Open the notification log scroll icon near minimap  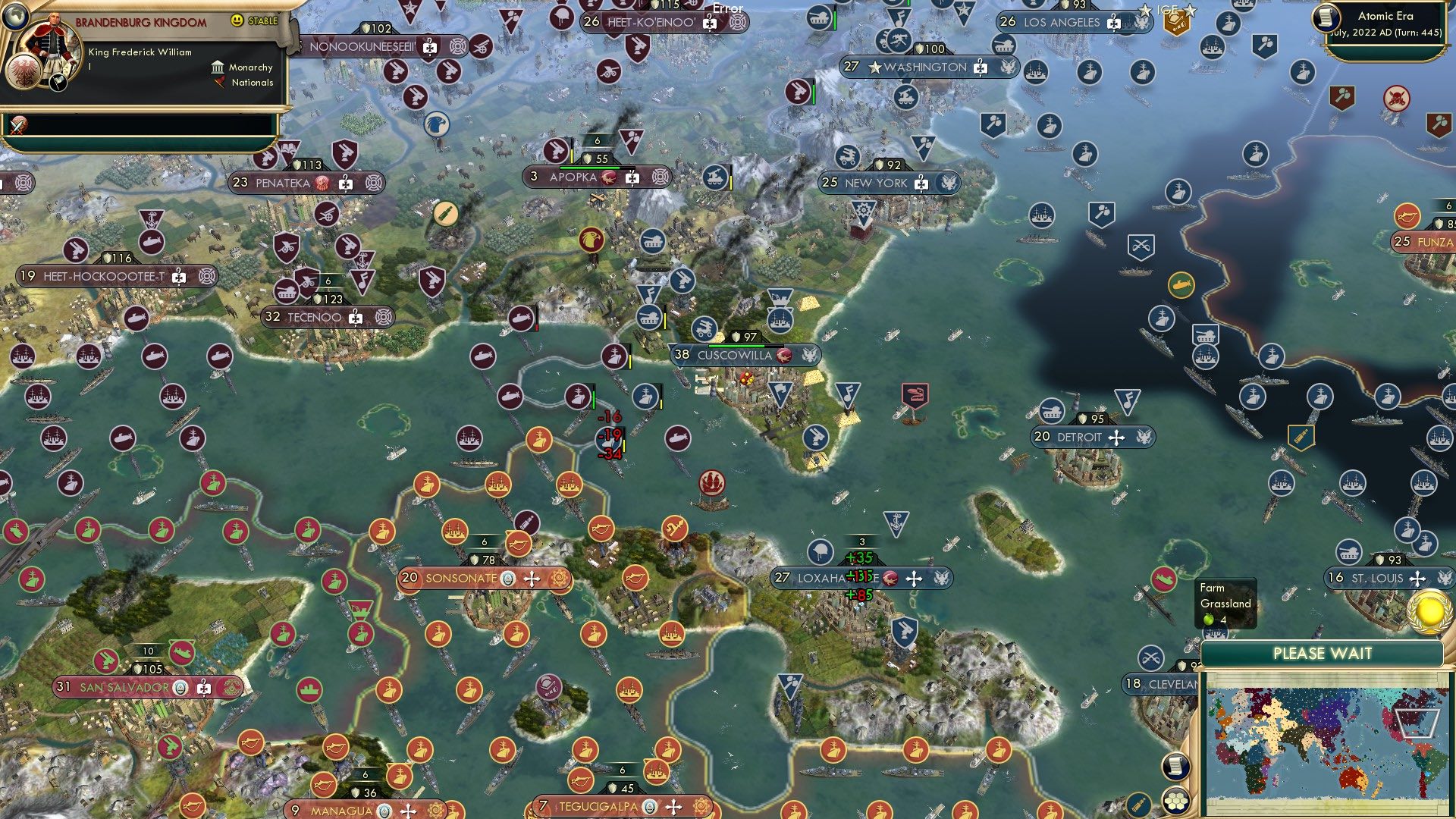[1177, 767]
